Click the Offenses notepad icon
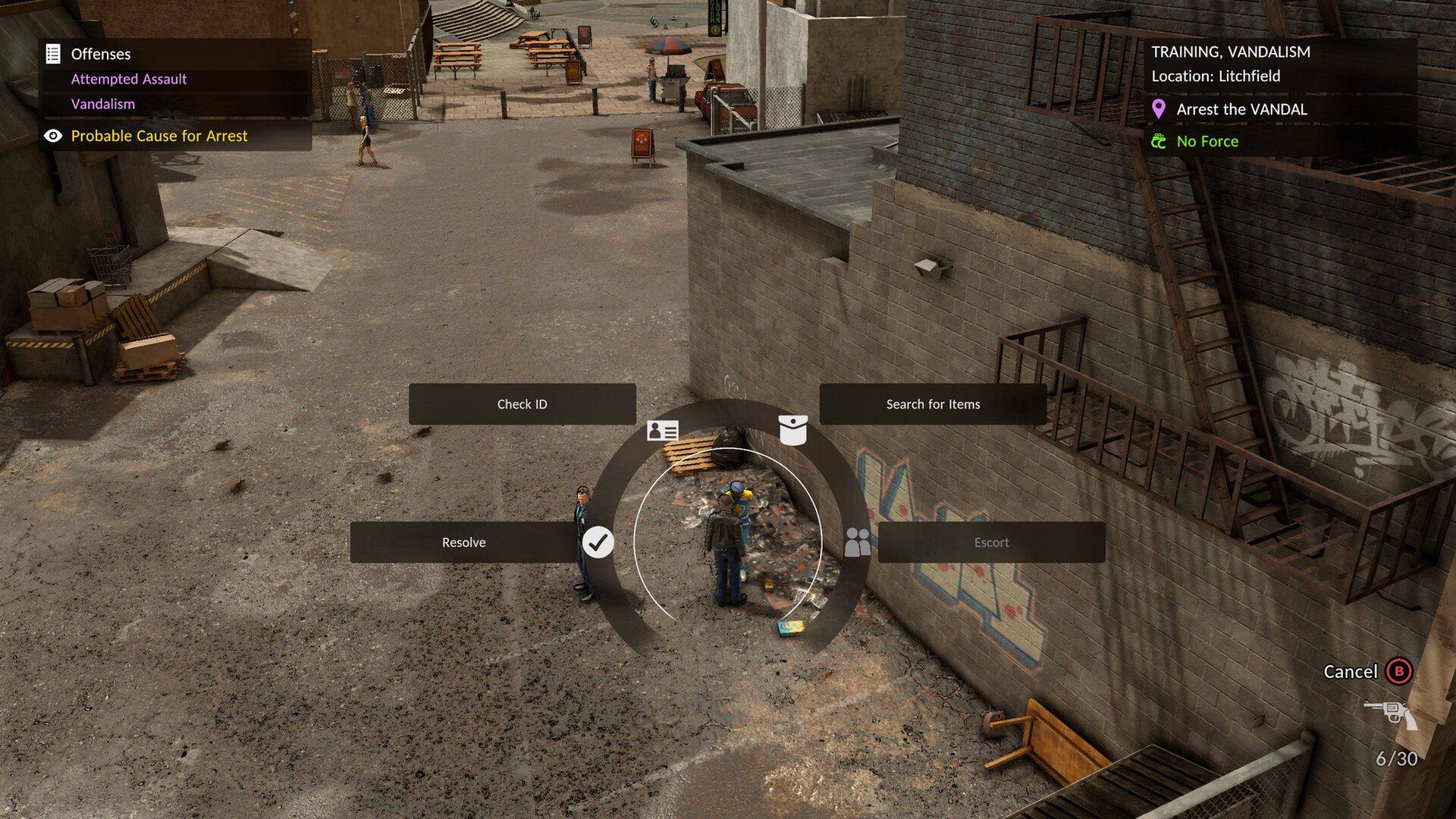 click(52, 54)
